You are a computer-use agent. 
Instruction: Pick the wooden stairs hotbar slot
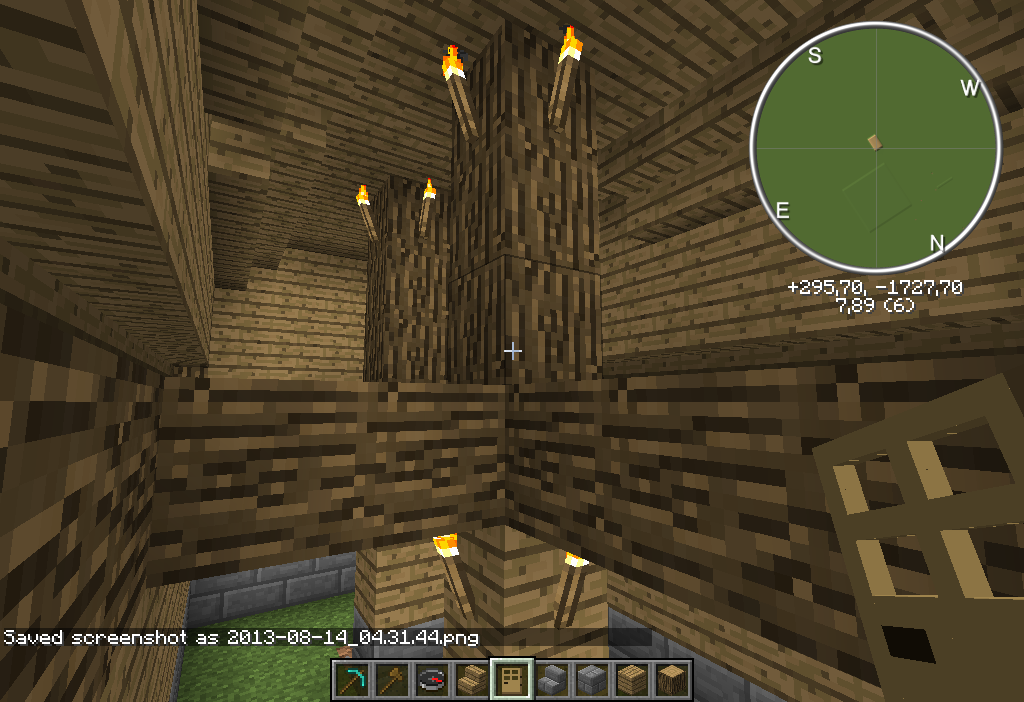pyautogui.click(x=472, y=680)
